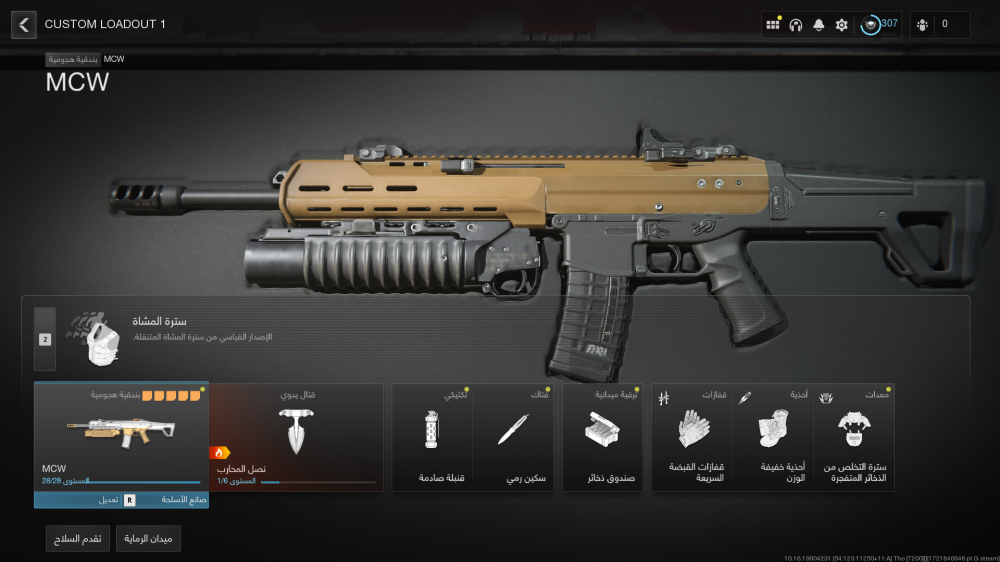
Task: Open the Firing Range button
Action: click(148, 539)
